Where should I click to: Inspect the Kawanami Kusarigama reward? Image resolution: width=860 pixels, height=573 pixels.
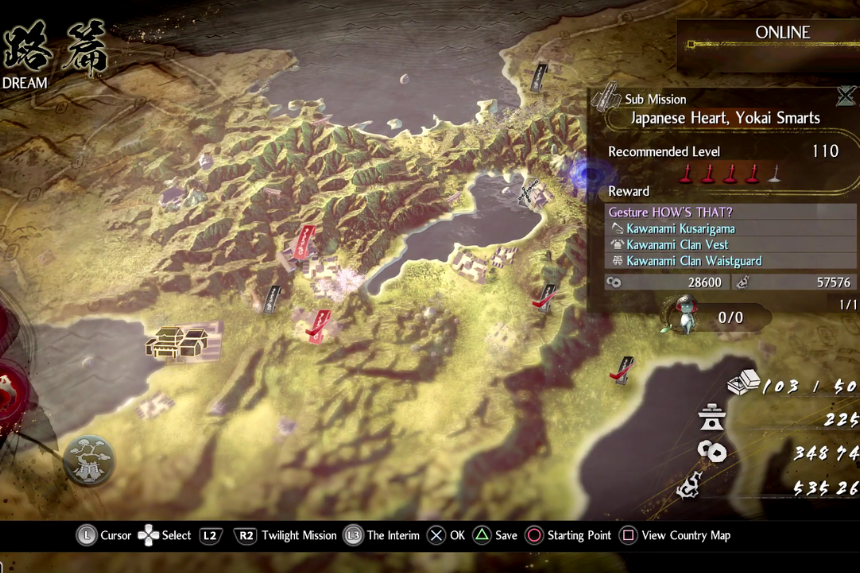tap(678, 229)
